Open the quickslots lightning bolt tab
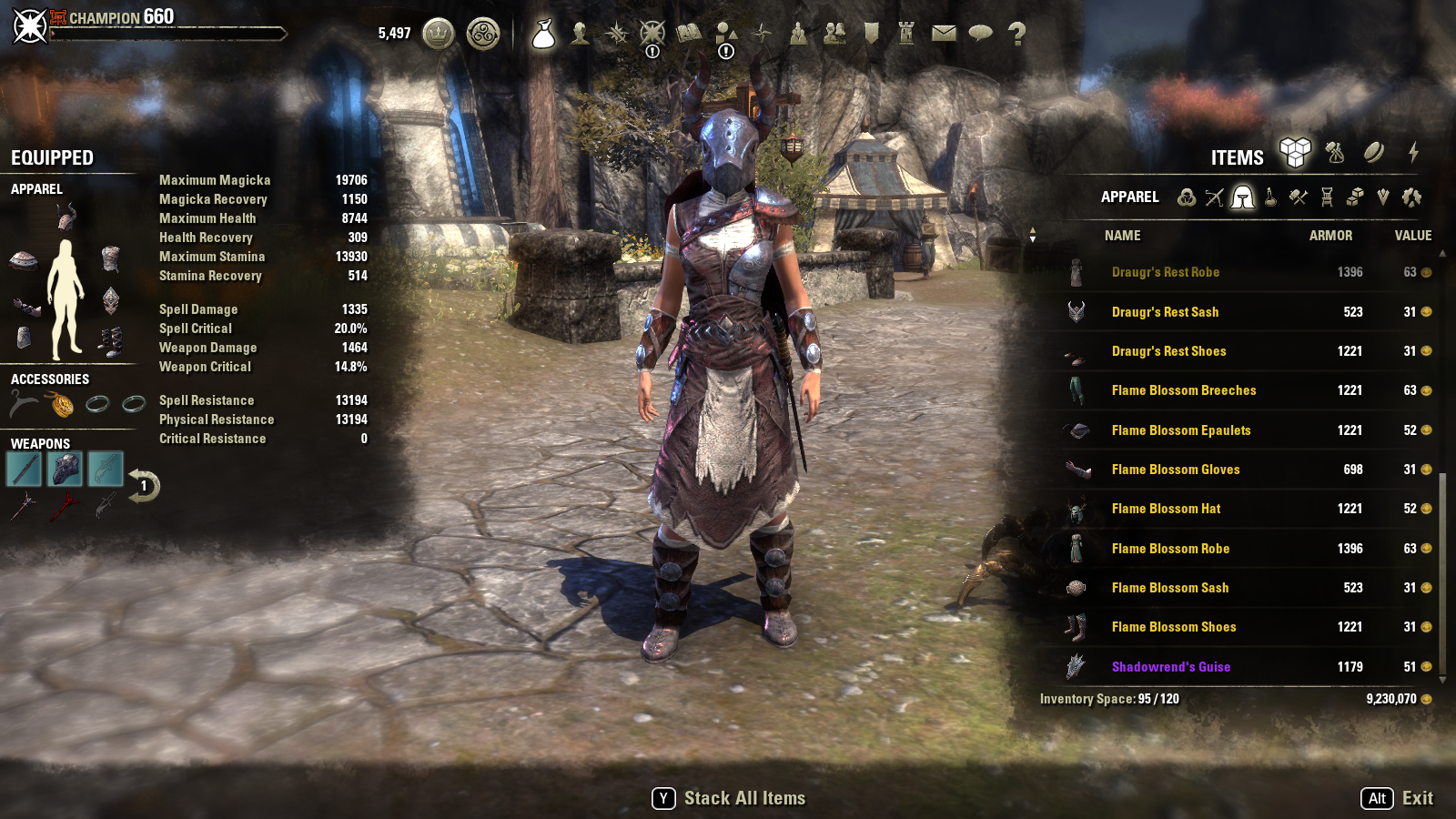Screen dimensions: 1456x819 [1413, 153]
